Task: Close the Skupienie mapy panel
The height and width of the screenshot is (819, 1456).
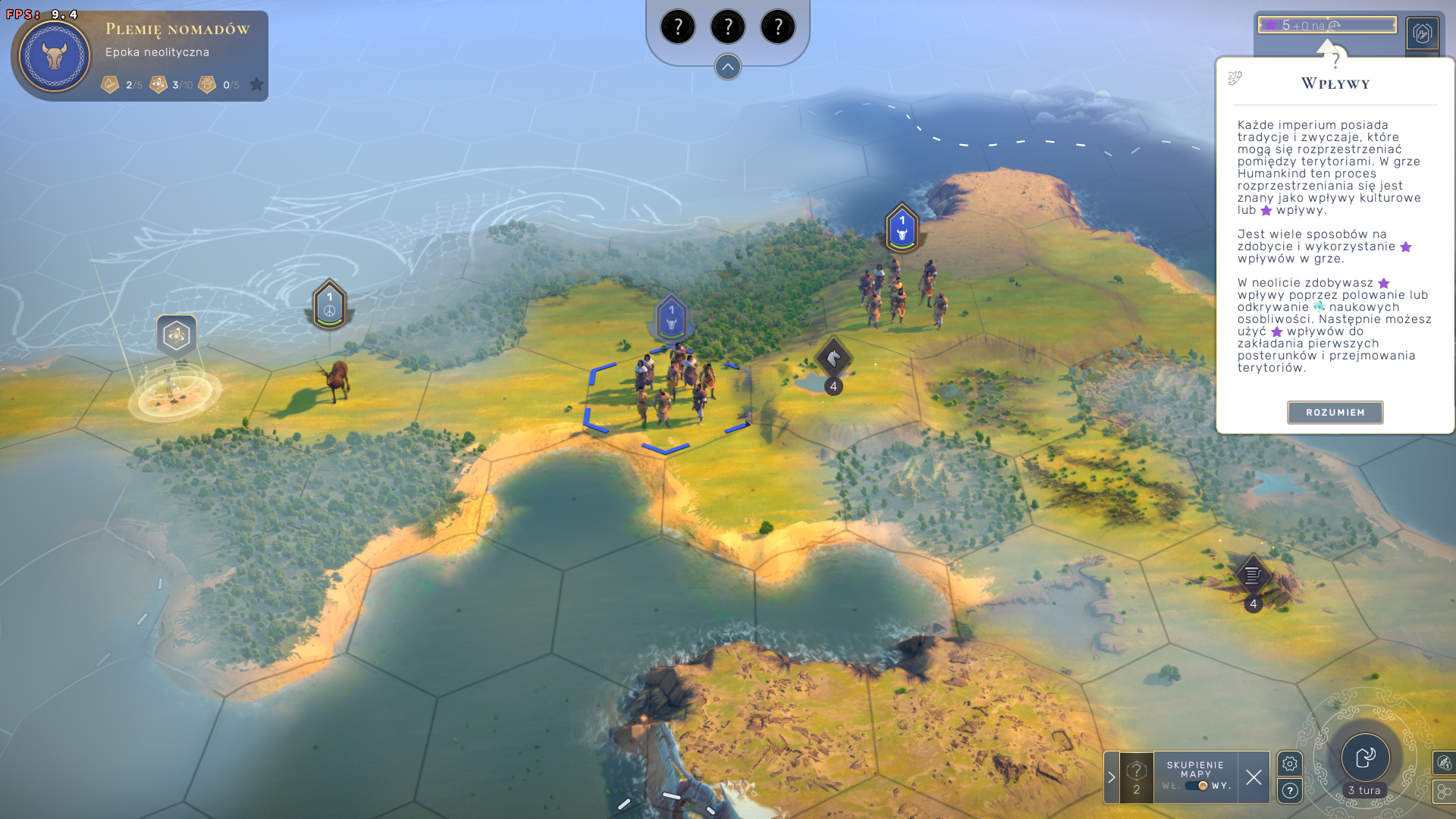Action: (1254, 777)
